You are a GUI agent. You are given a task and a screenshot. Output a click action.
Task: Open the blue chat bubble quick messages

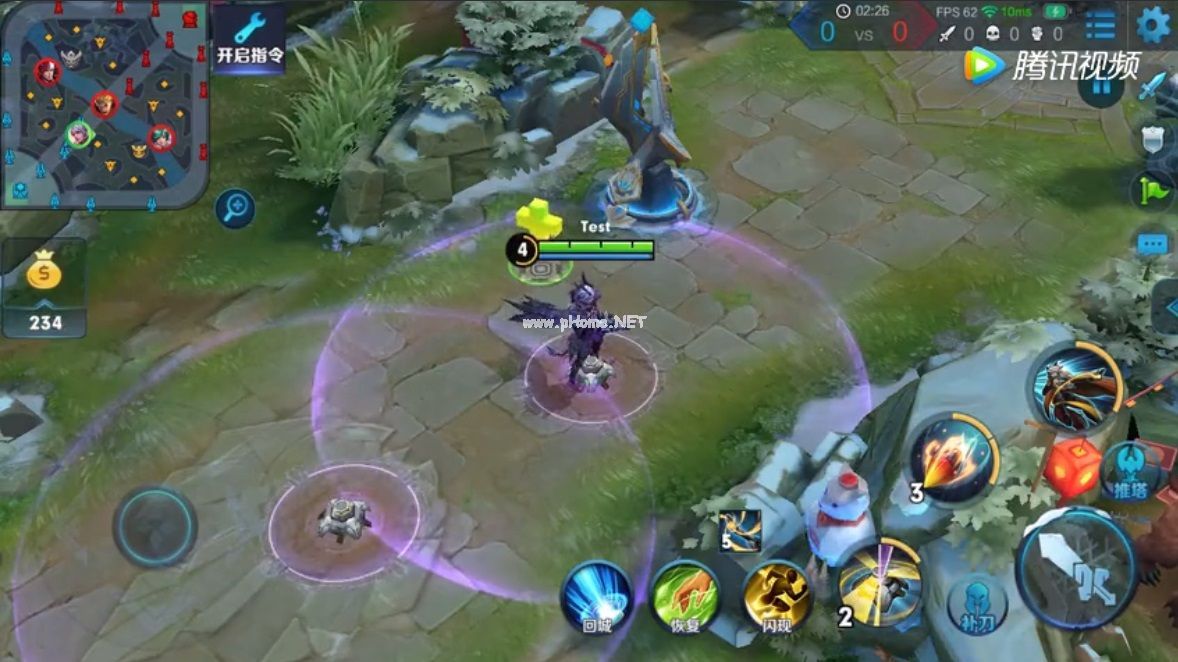[x=1153, y=243]
